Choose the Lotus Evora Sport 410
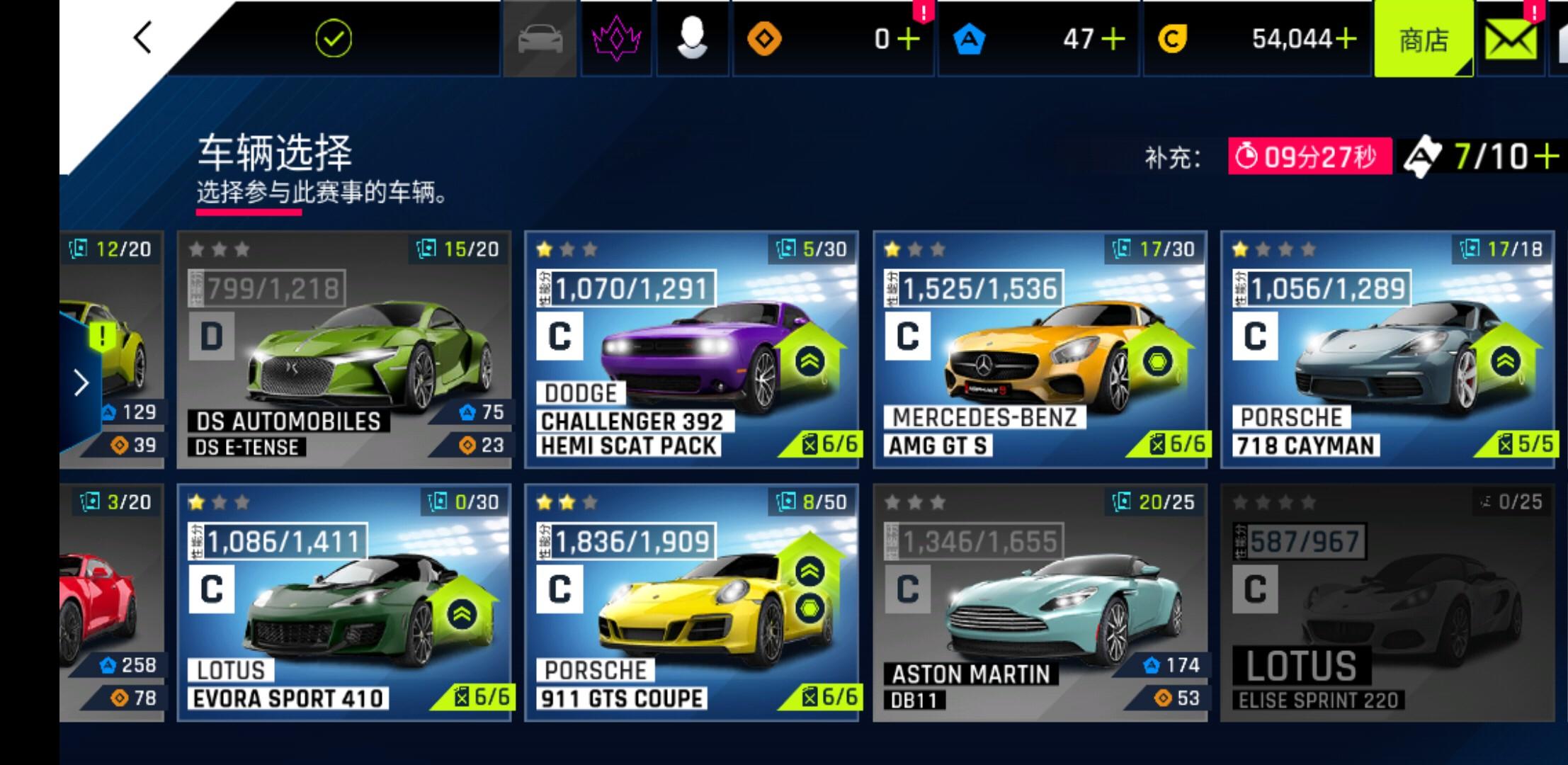 (343, 602)
